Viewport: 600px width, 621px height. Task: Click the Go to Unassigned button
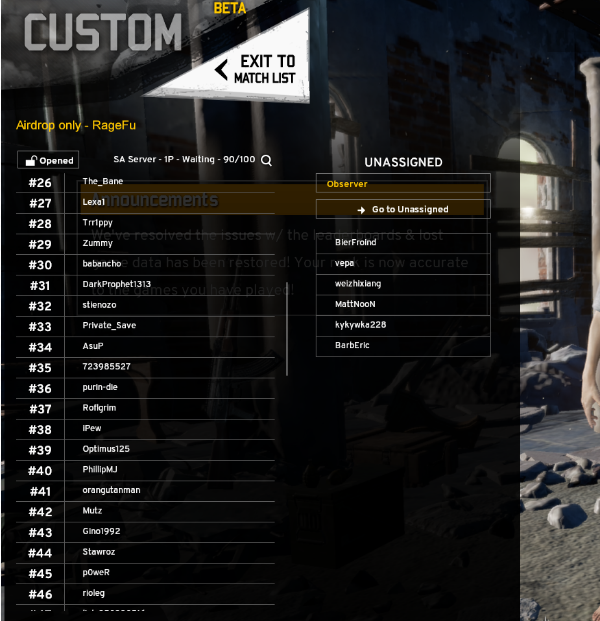(403, 209)
